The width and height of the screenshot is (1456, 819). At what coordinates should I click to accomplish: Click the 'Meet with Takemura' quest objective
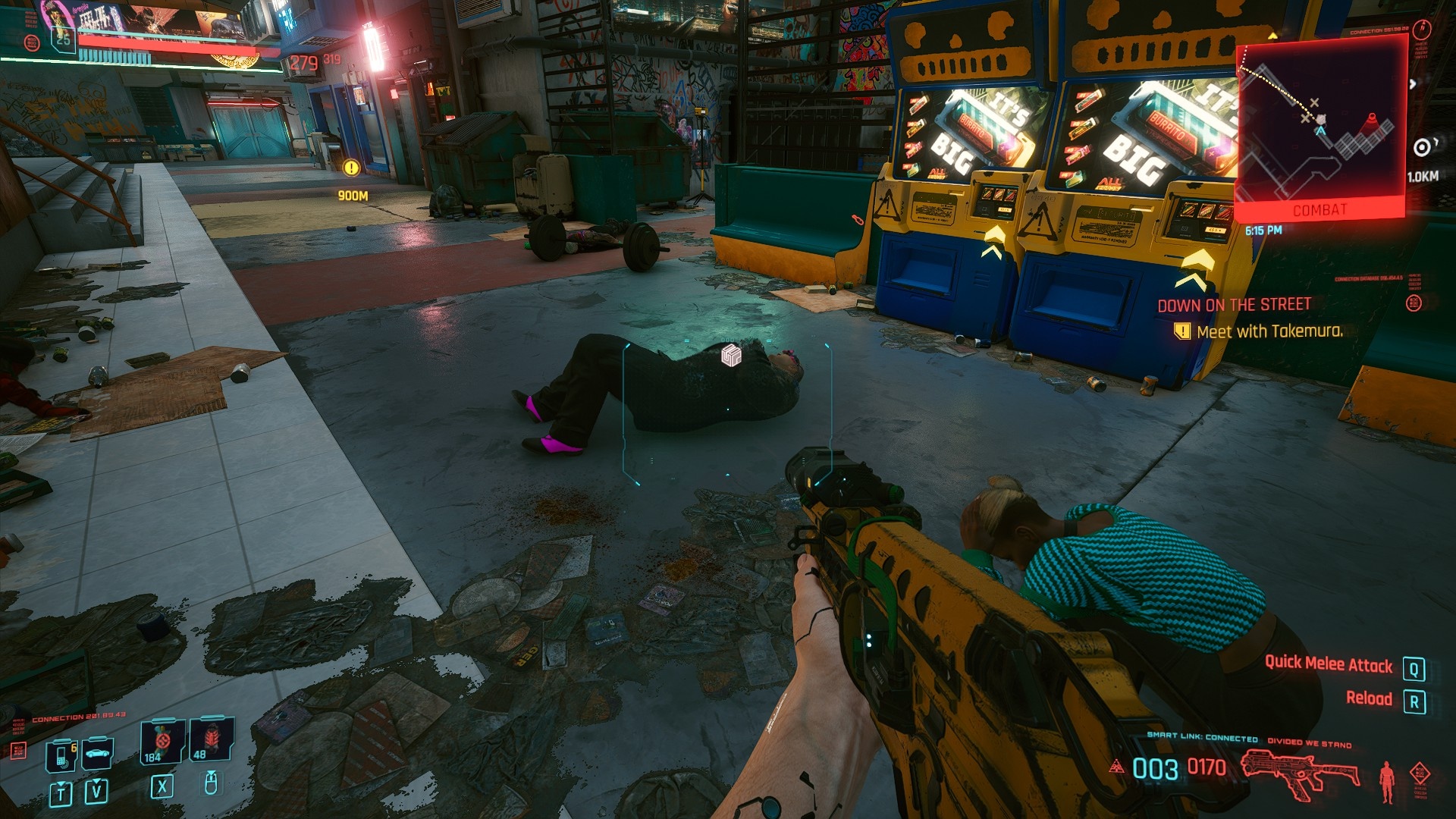pos(1269,331)
